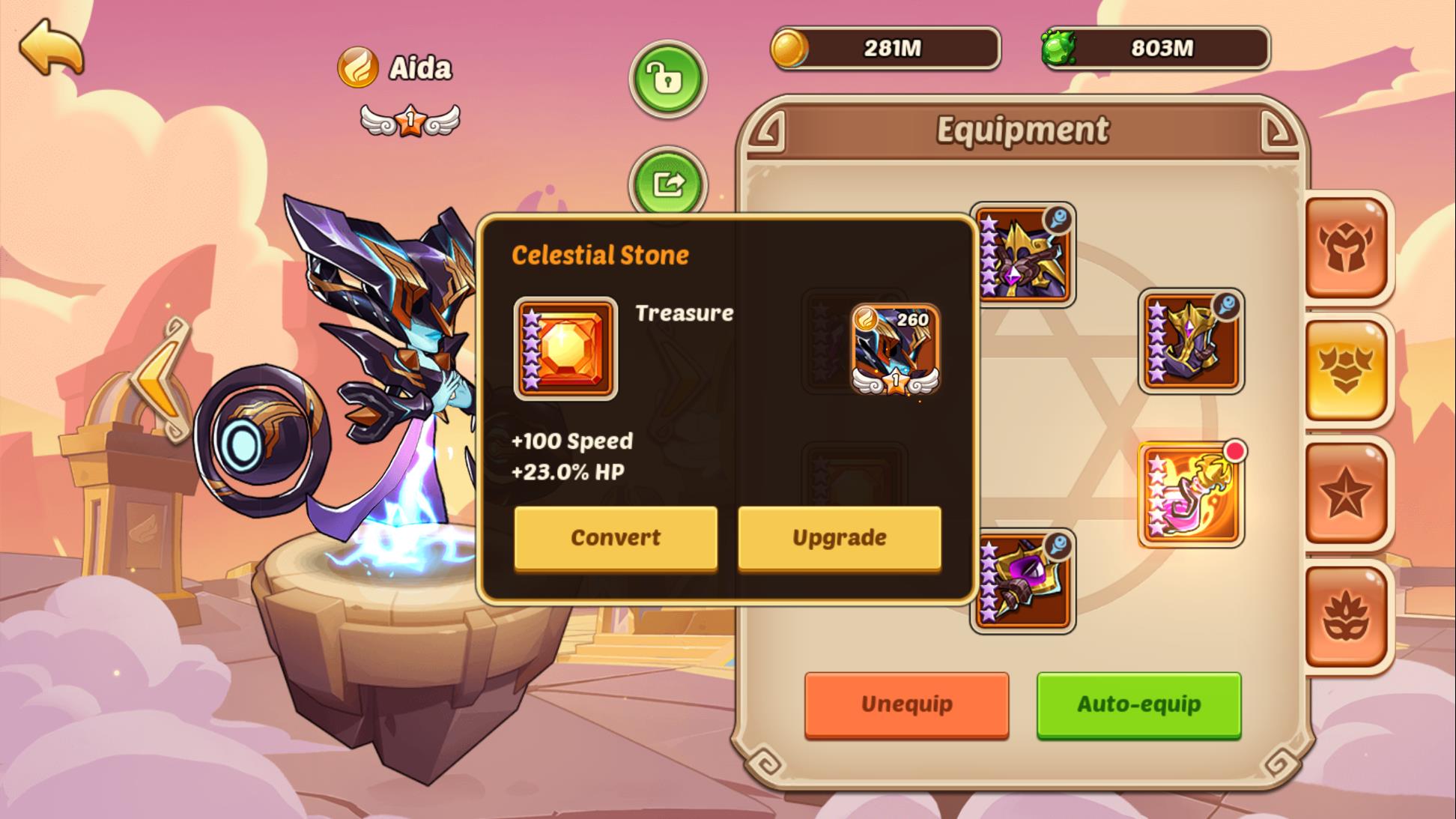Click the star rating badge under Aida

coord(412,118)
